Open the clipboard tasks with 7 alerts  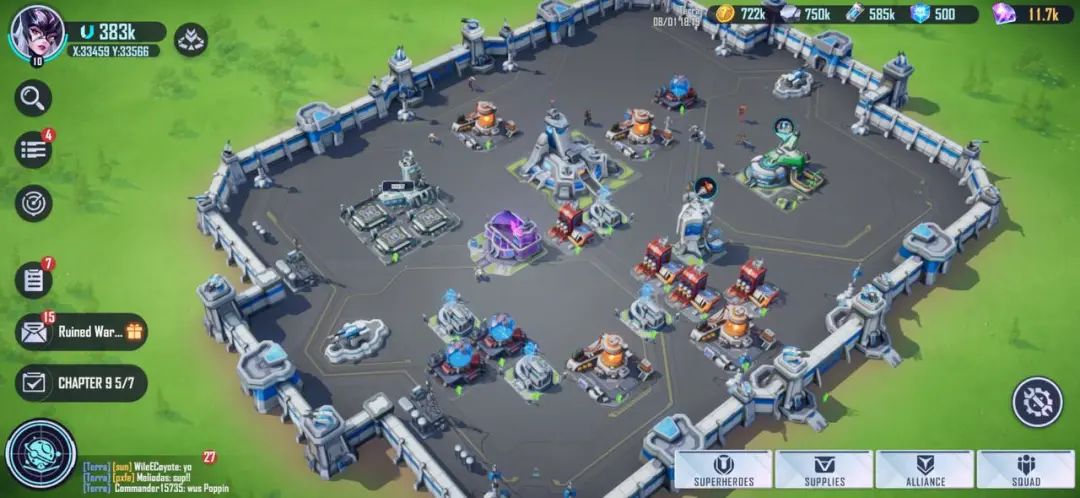tap(33, 280)
